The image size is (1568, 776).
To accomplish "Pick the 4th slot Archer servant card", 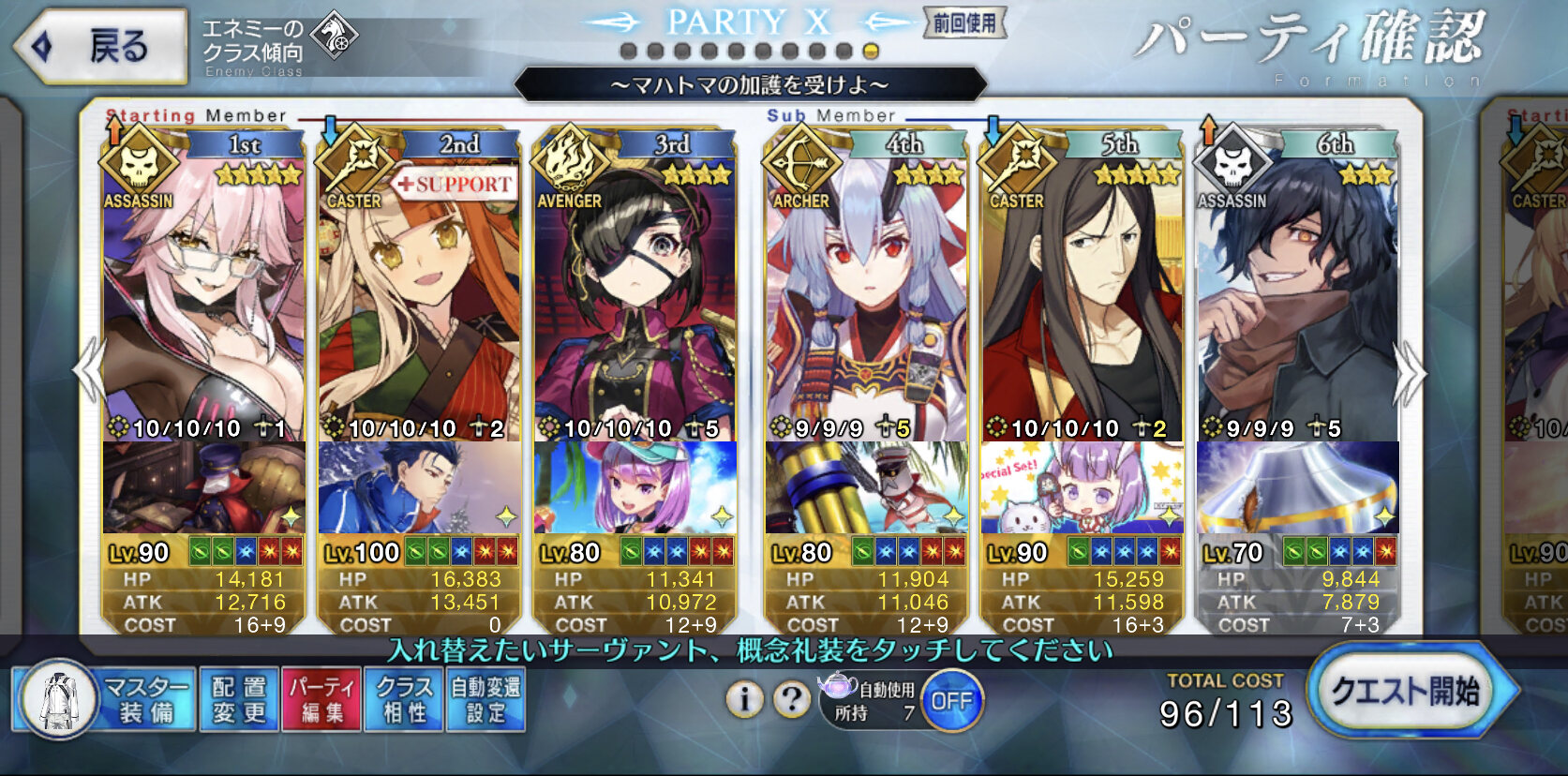I will point(866,300).
